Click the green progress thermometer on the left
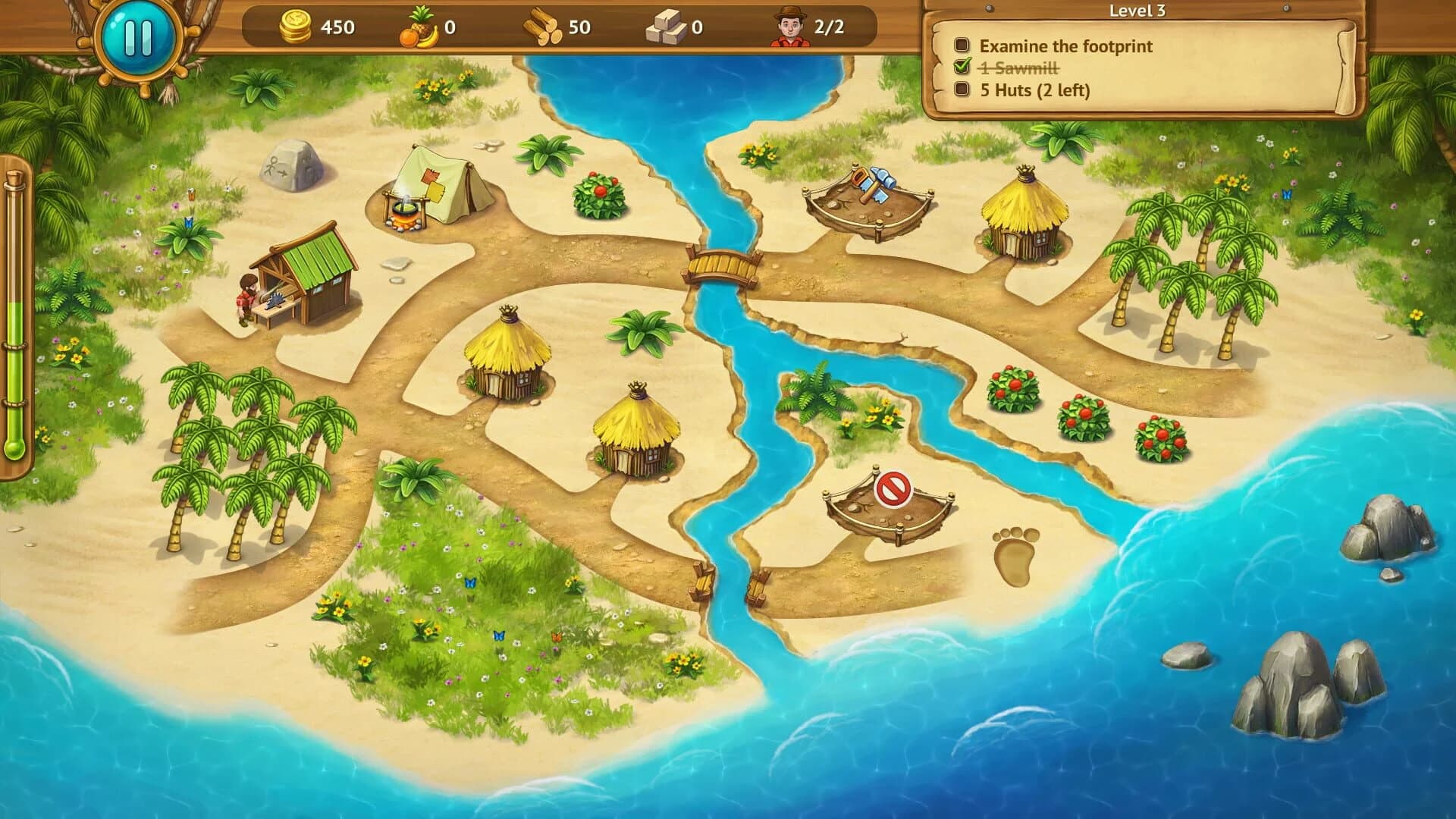1456x819 pixels. click(14, 341)
